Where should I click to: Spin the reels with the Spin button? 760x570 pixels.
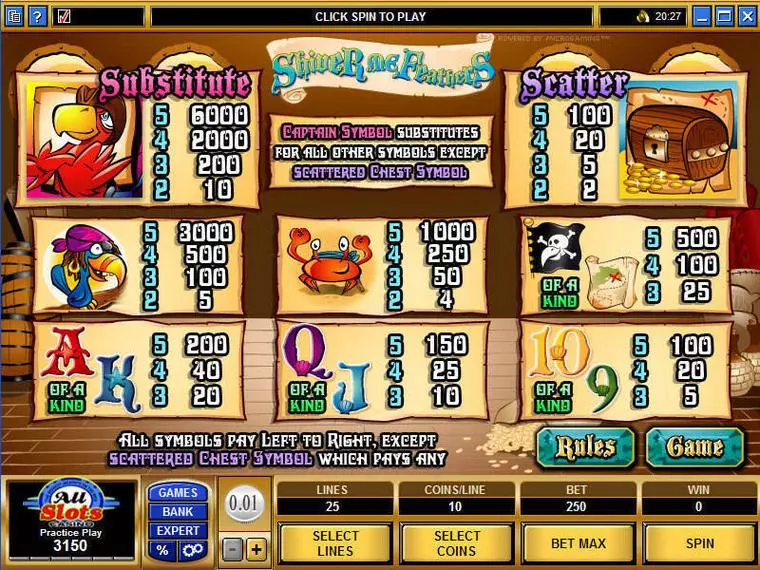pyautogui.click(x=699, y=542)
